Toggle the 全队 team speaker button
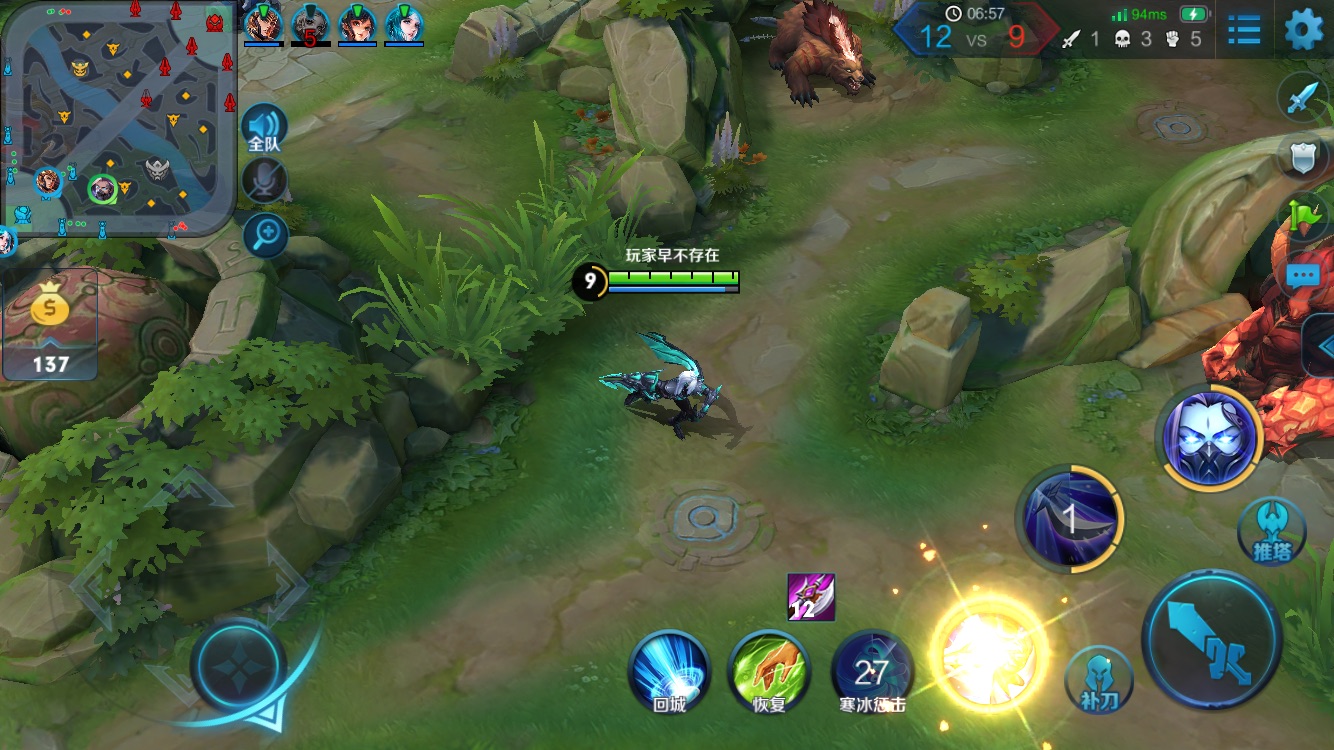Screen dimensions: 1334x750 coord(265,129)
